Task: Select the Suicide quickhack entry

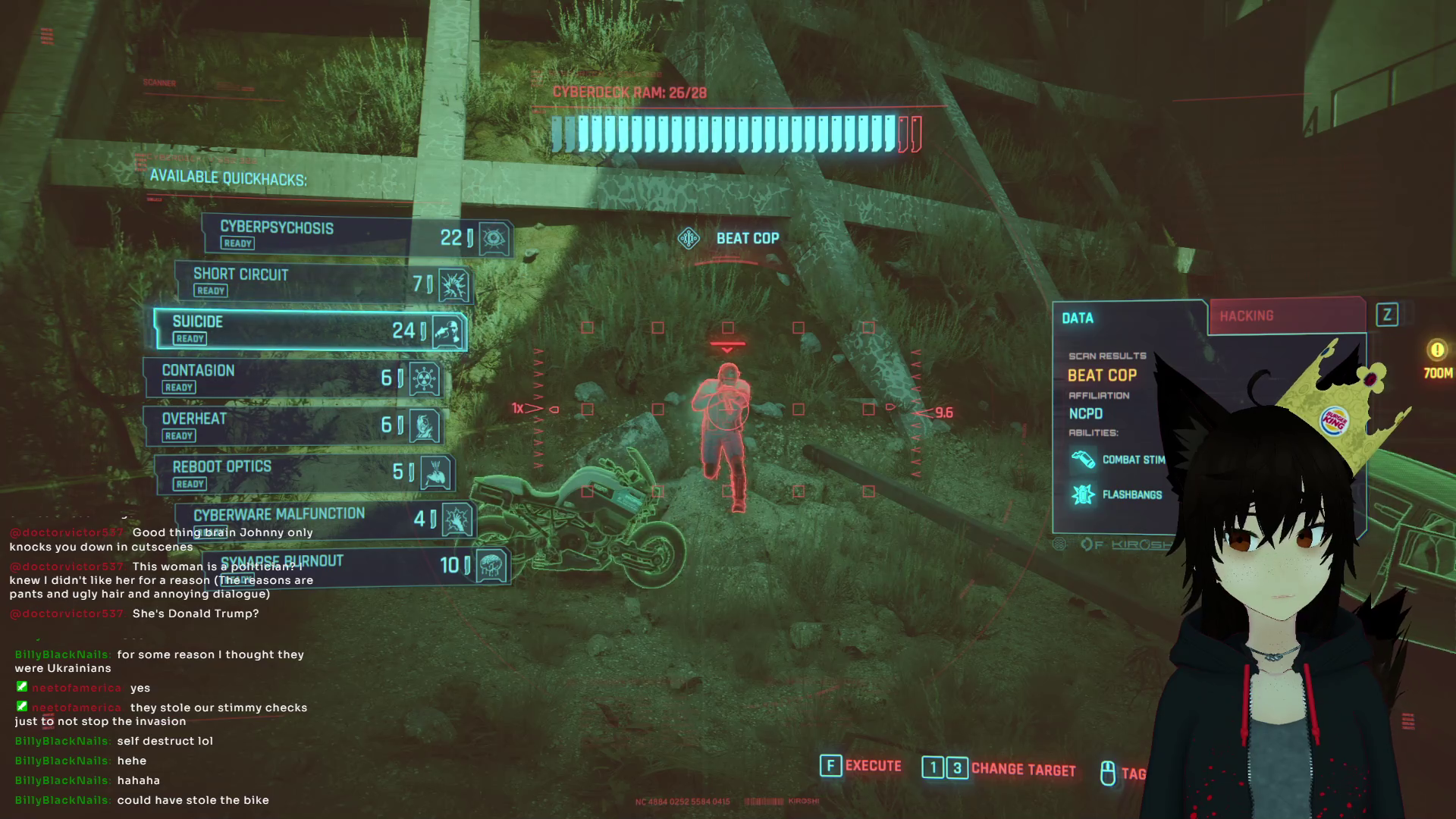Action: point(309,329)
